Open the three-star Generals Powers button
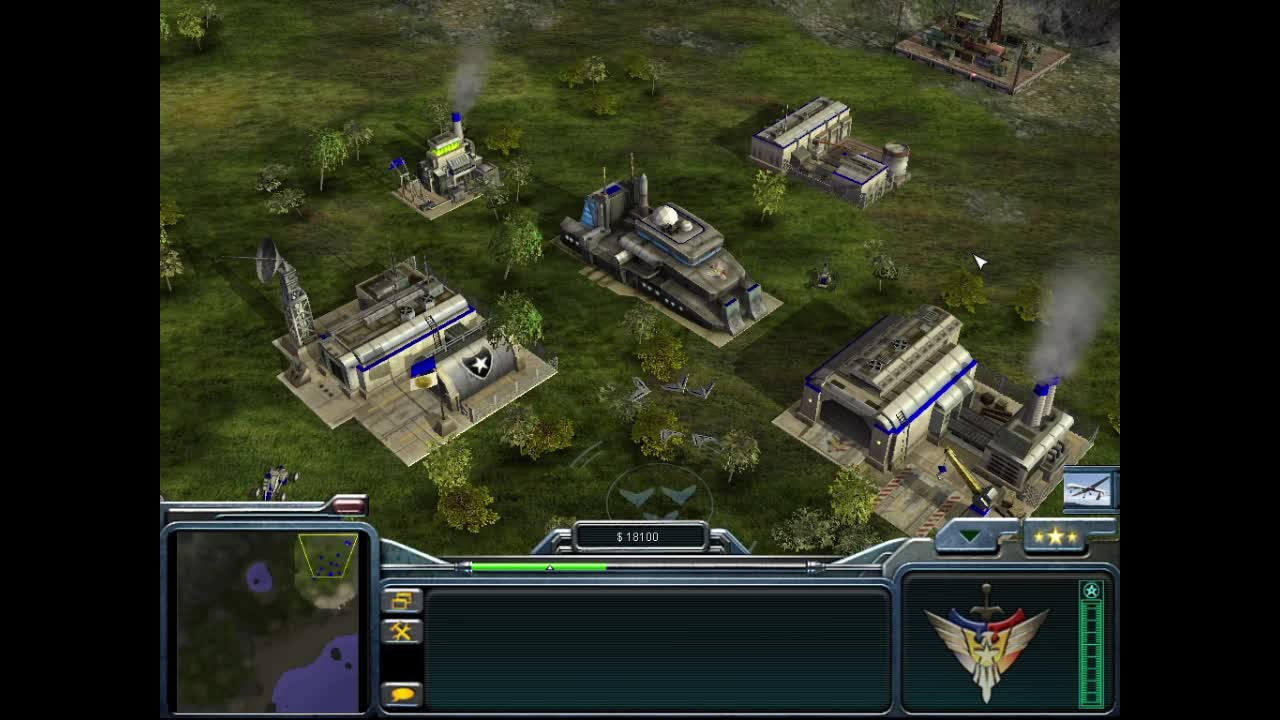 1056,537
